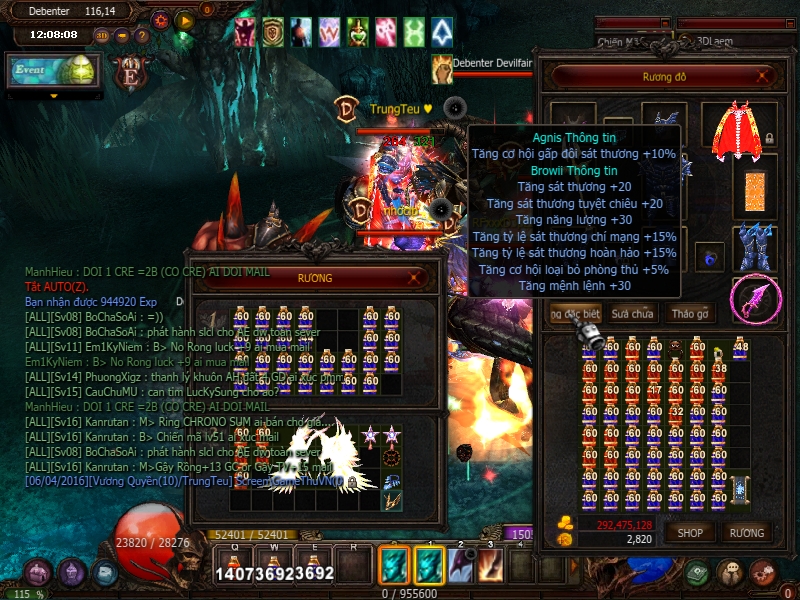Activate the flame slash skill slot 3
Screen dimensions: 800x600
click(491, 566)
